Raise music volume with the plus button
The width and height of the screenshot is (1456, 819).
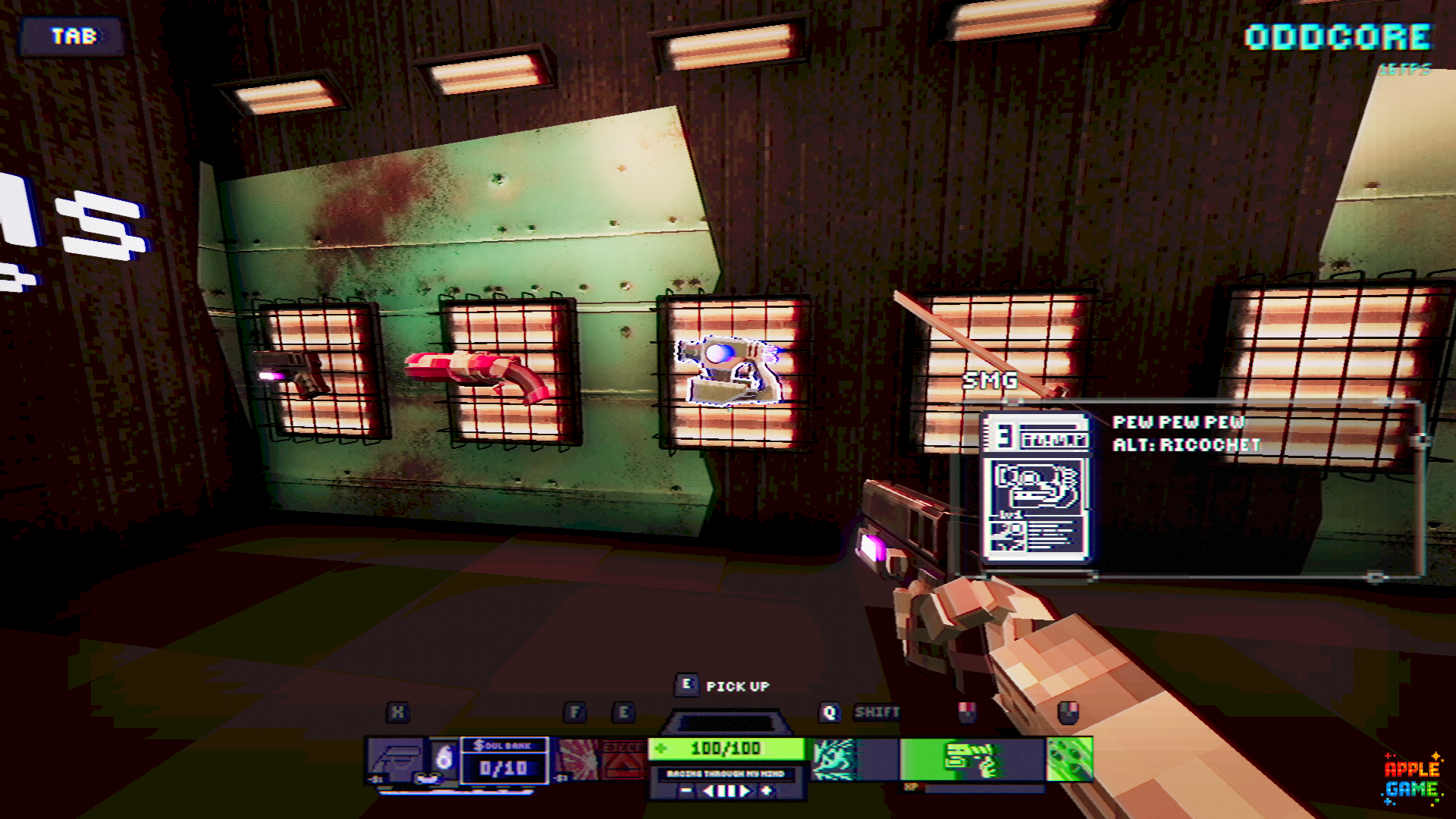point(767,791)
